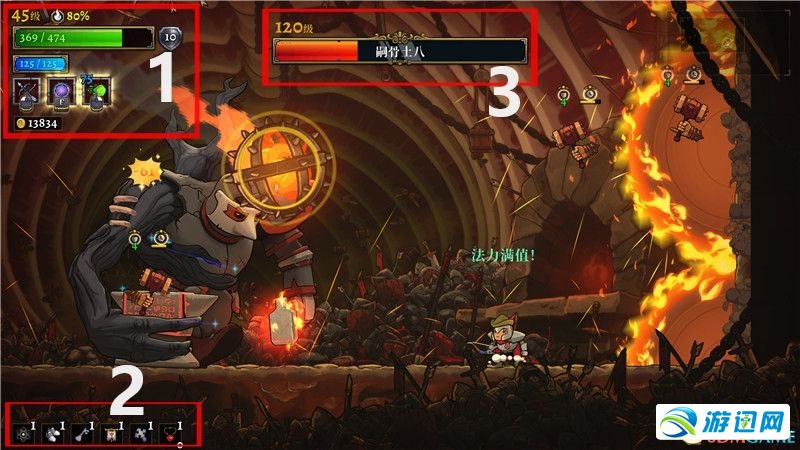Click the armor shield icon showing 10
This screenshot has height=450, width=800.
[170, 35]
